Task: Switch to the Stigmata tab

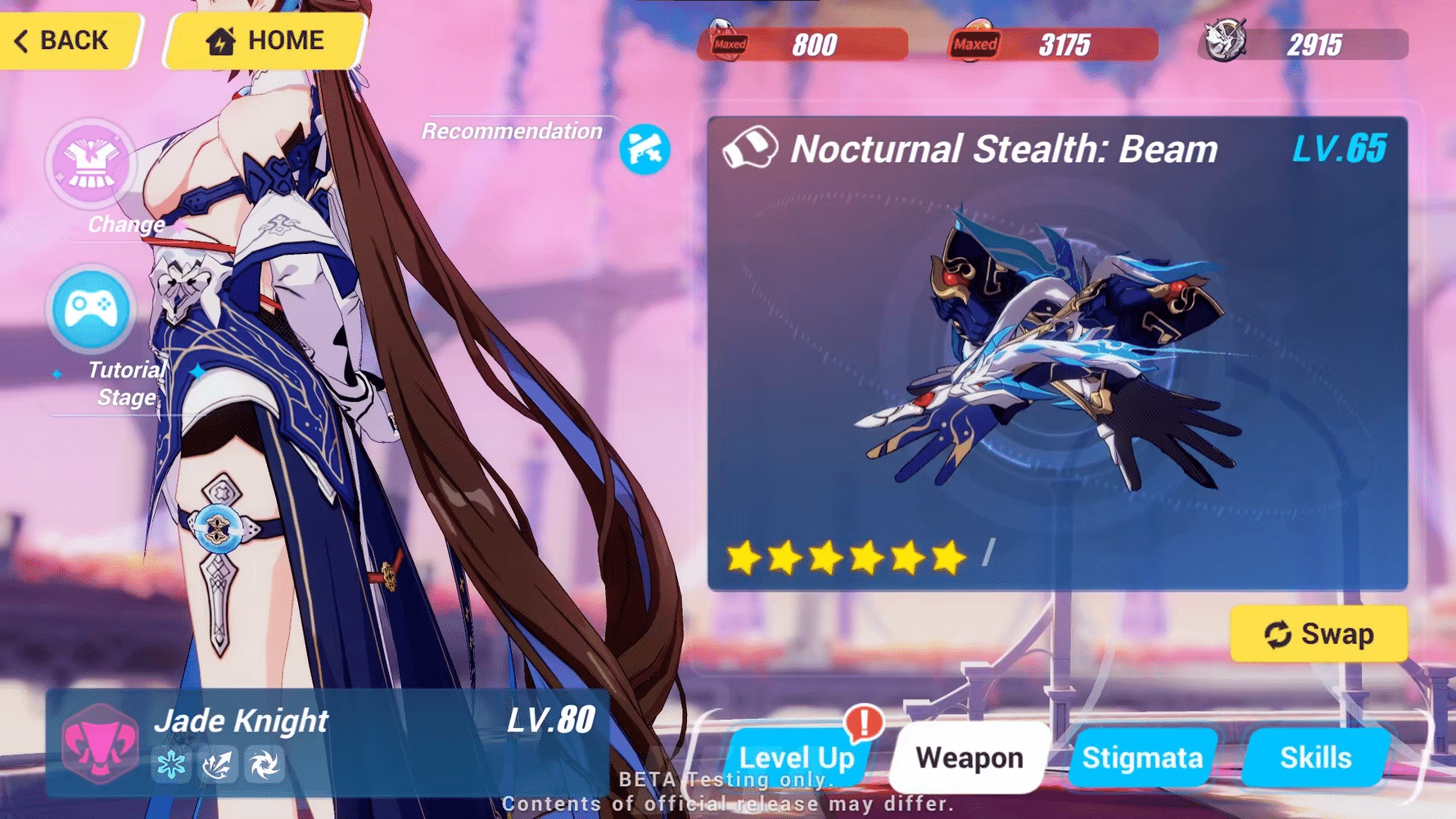Action: [x=1142, y=757]
